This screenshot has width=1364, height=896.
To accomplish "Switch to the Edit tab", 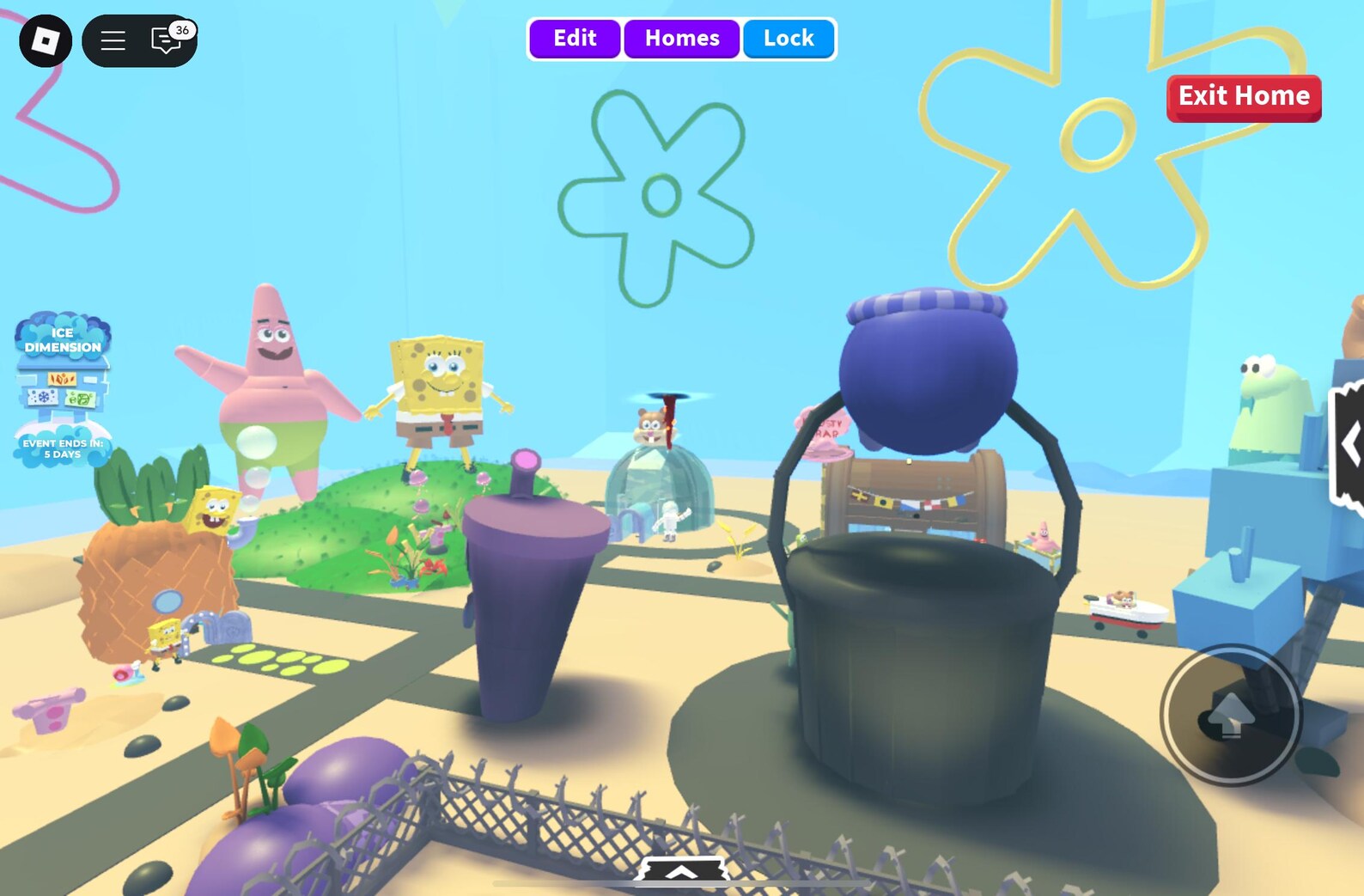I will (575, 38).
